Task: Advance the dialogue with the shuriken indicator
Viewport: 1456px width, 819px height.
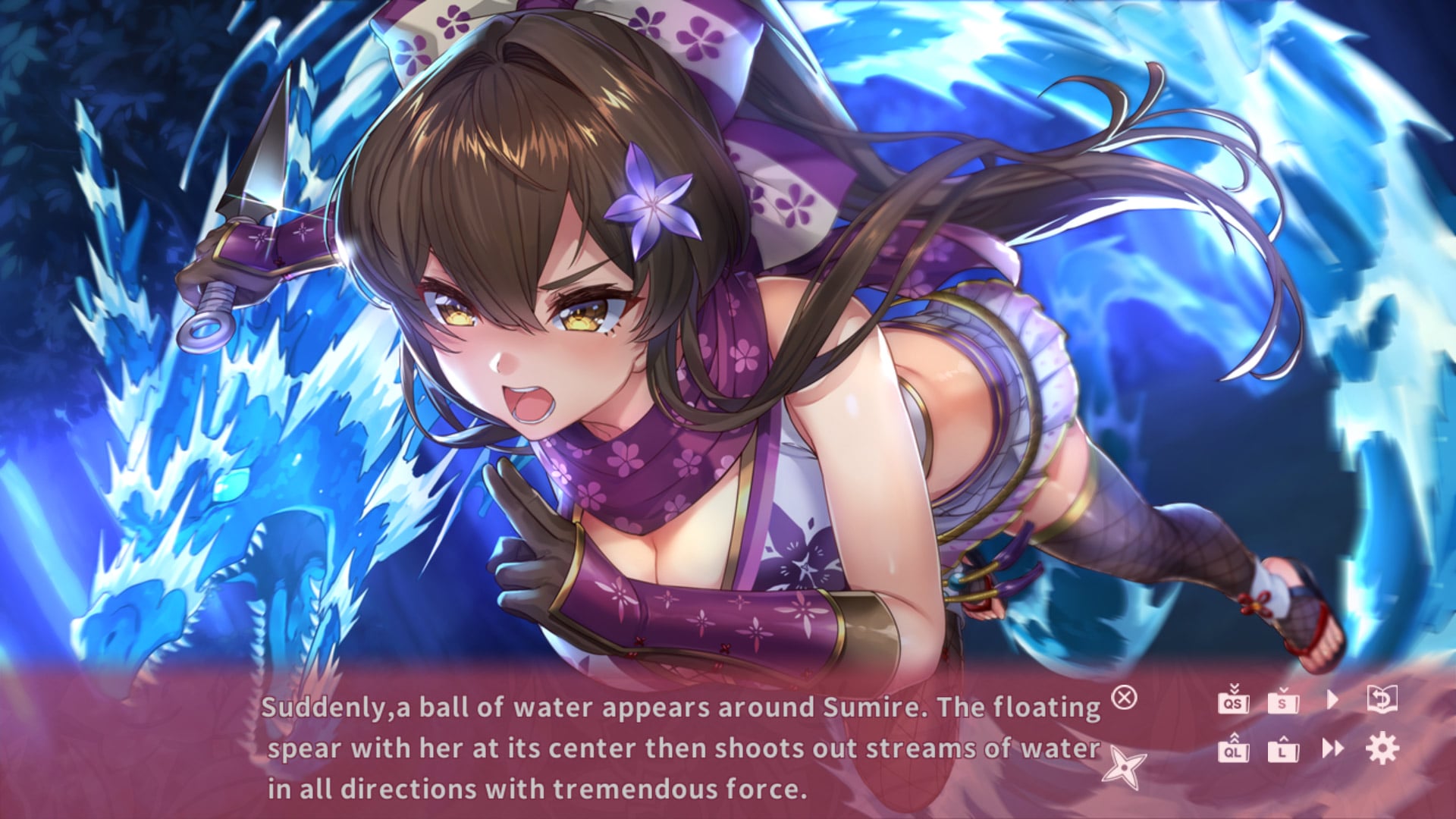Action: [x=1124, y=767]
